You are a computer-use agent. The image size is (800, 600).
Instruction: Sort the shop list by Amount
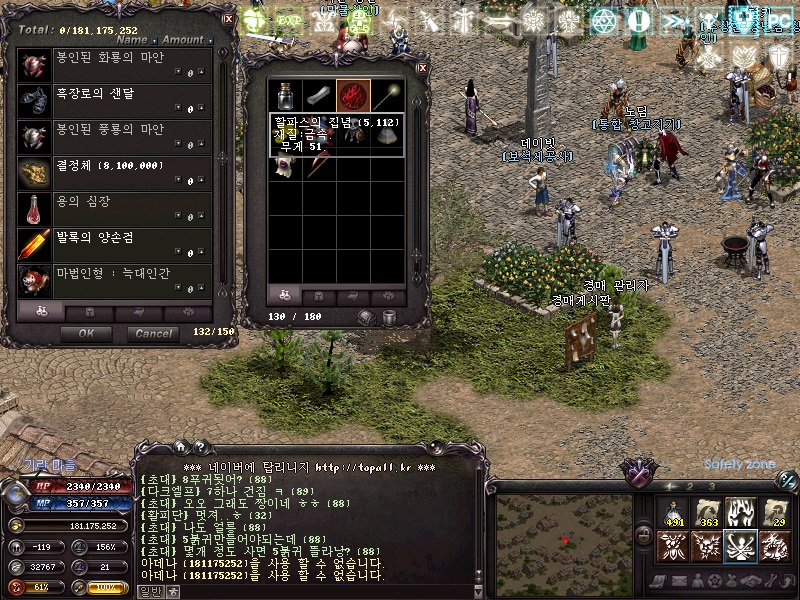183,41
